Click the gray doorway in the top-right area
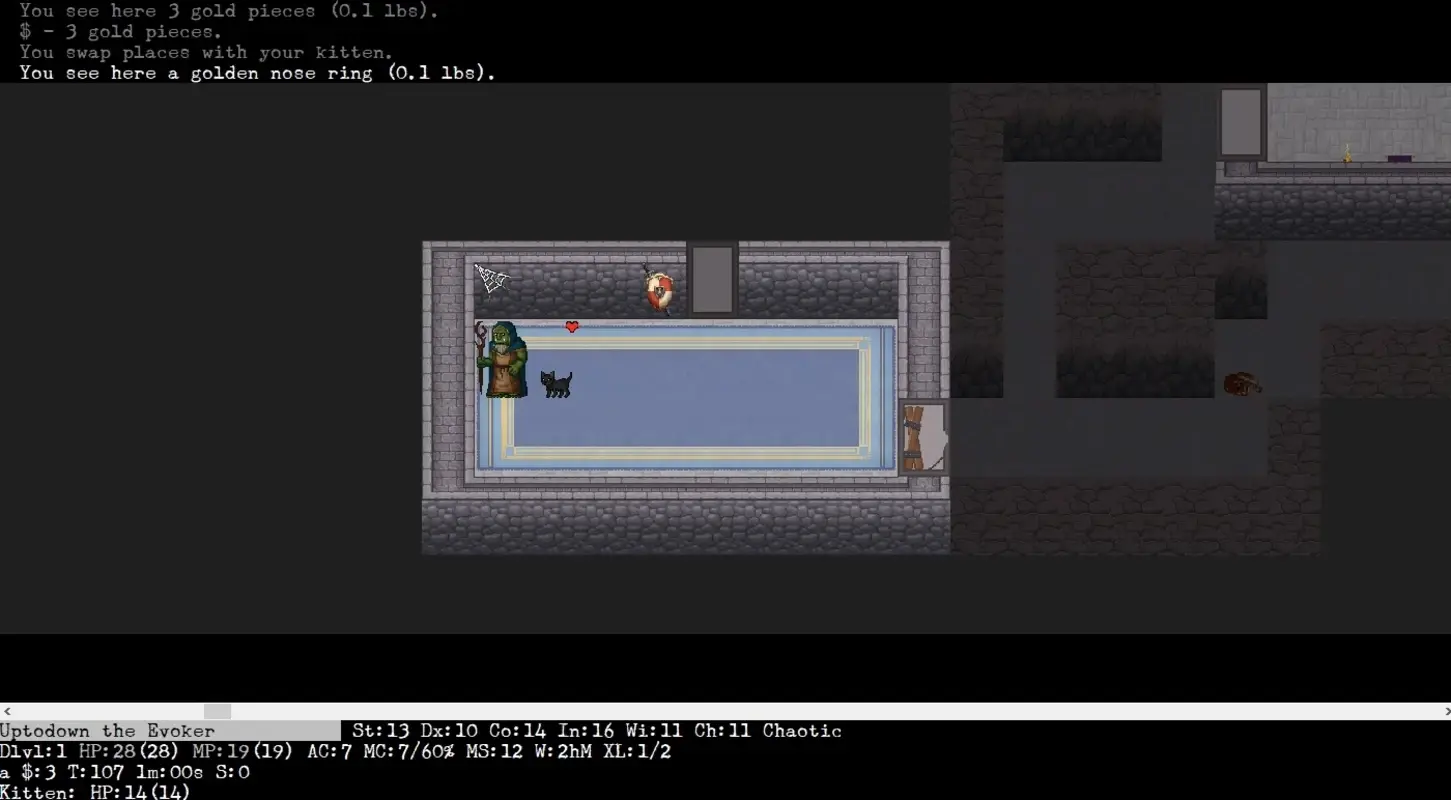 (1240, 122)
